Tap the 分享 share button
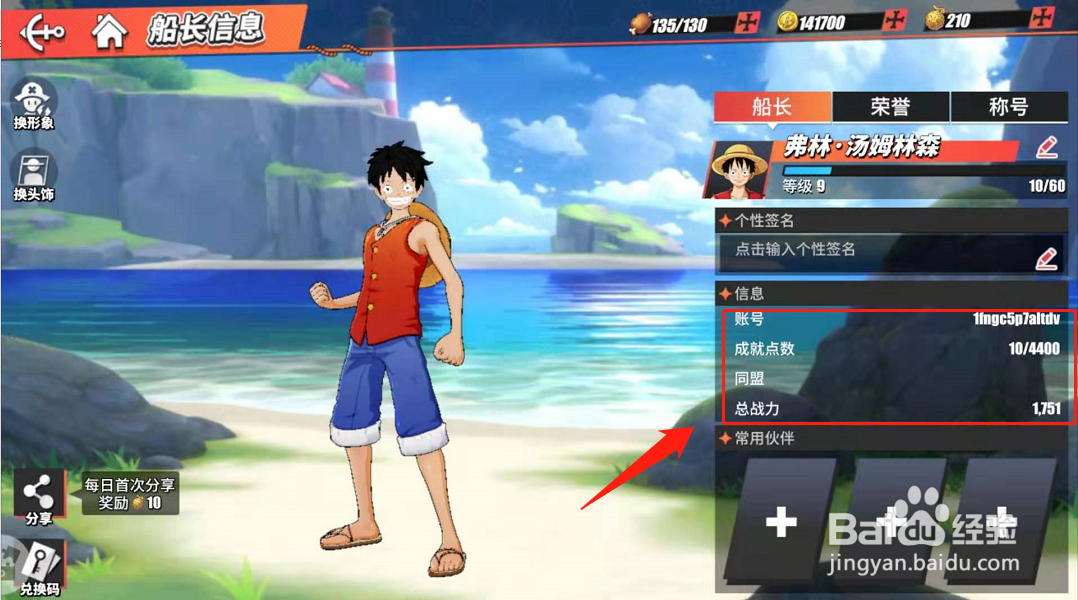The height and width of the screenshot is (600, 1078). (x=39, y=497)
